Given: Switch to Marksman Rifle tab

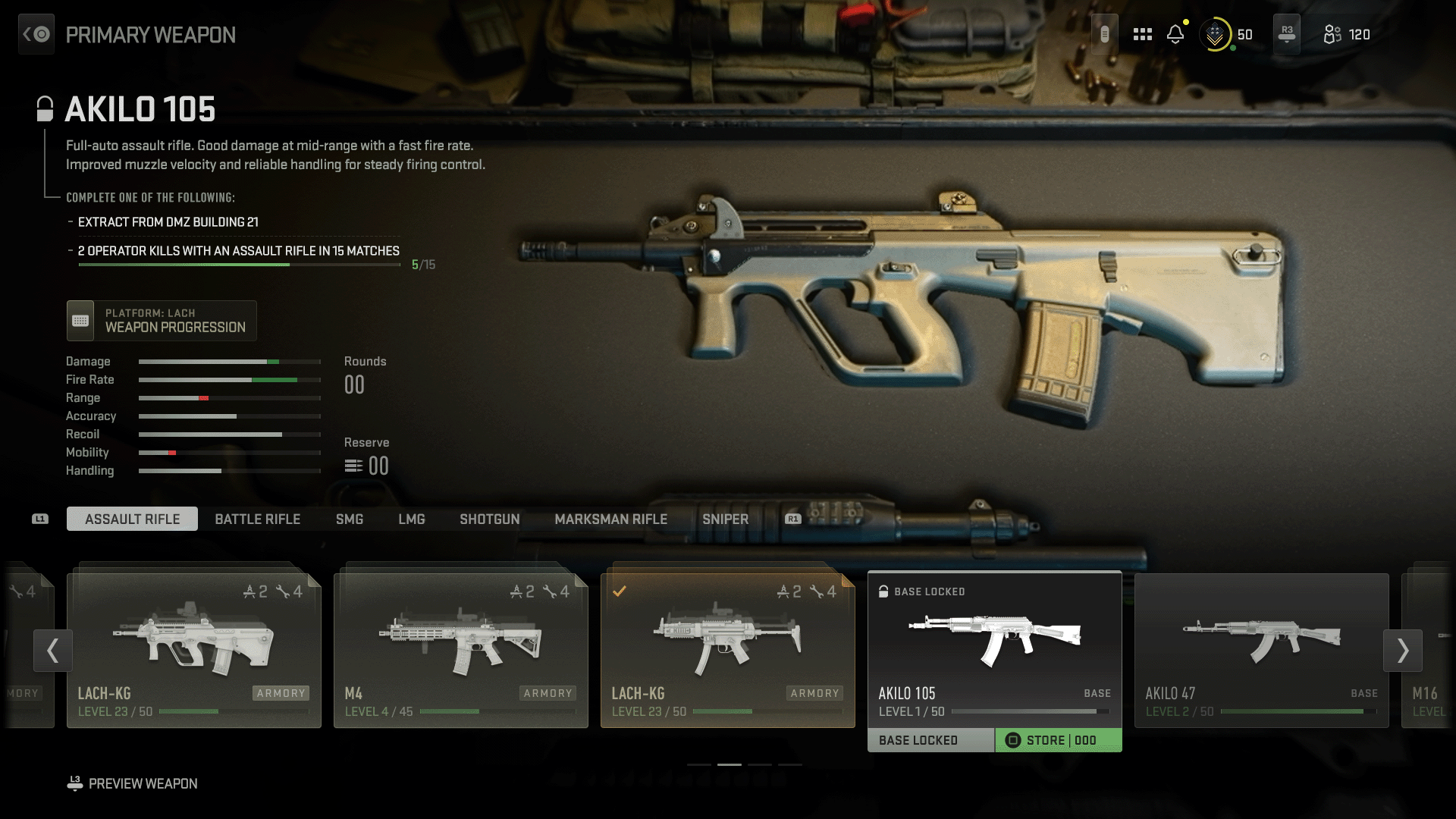Looking at the screenshot, I should (610, 519).
